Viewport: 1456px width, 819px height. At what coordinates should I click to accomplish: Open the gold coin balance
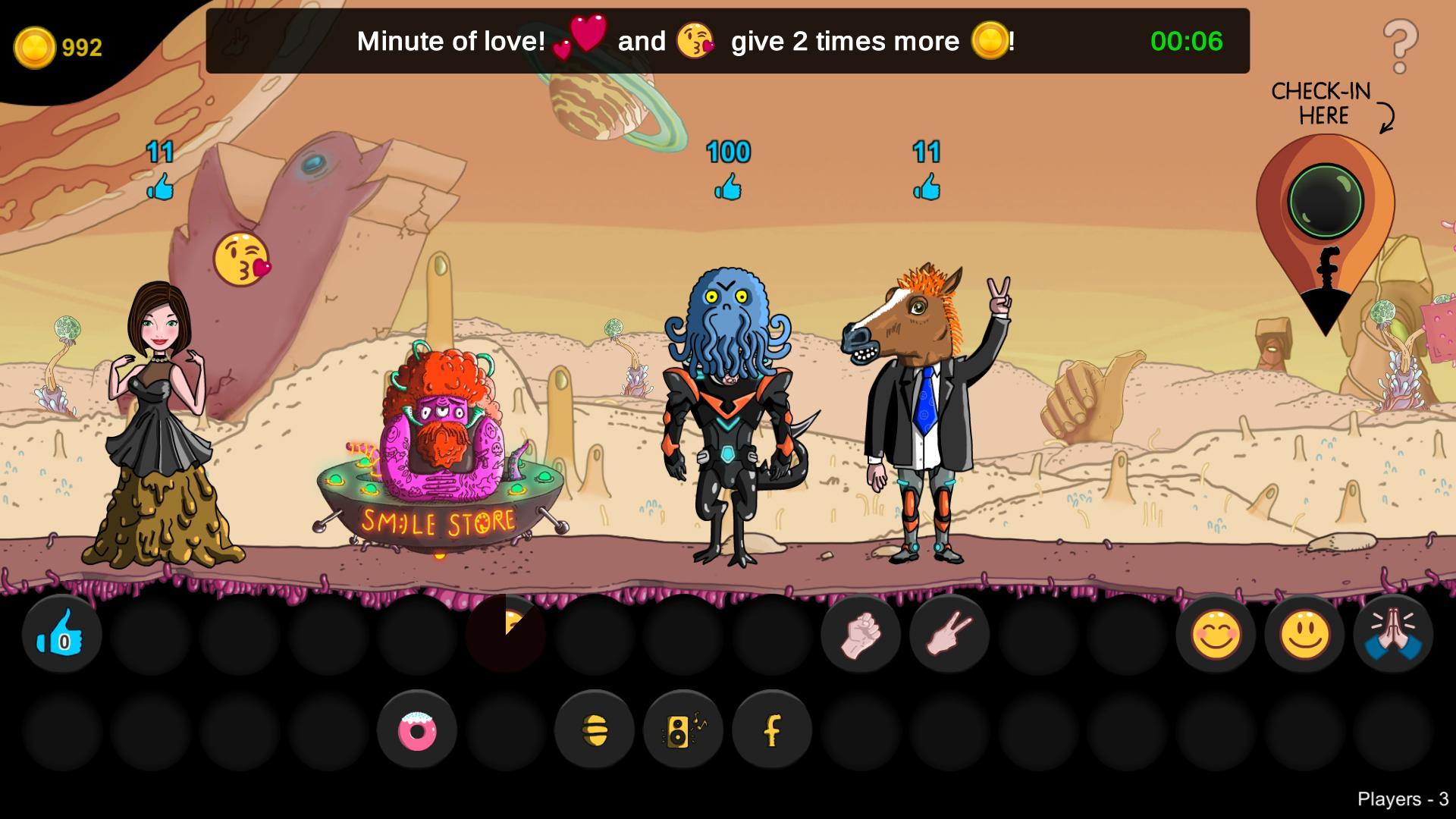click(58, 48)
